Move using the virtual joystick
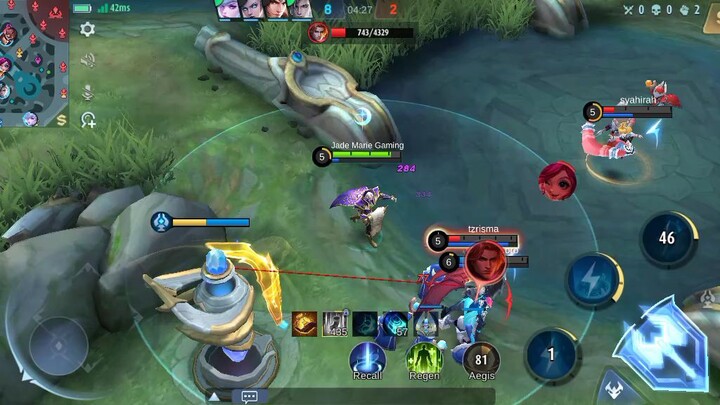 click(58, 346)
